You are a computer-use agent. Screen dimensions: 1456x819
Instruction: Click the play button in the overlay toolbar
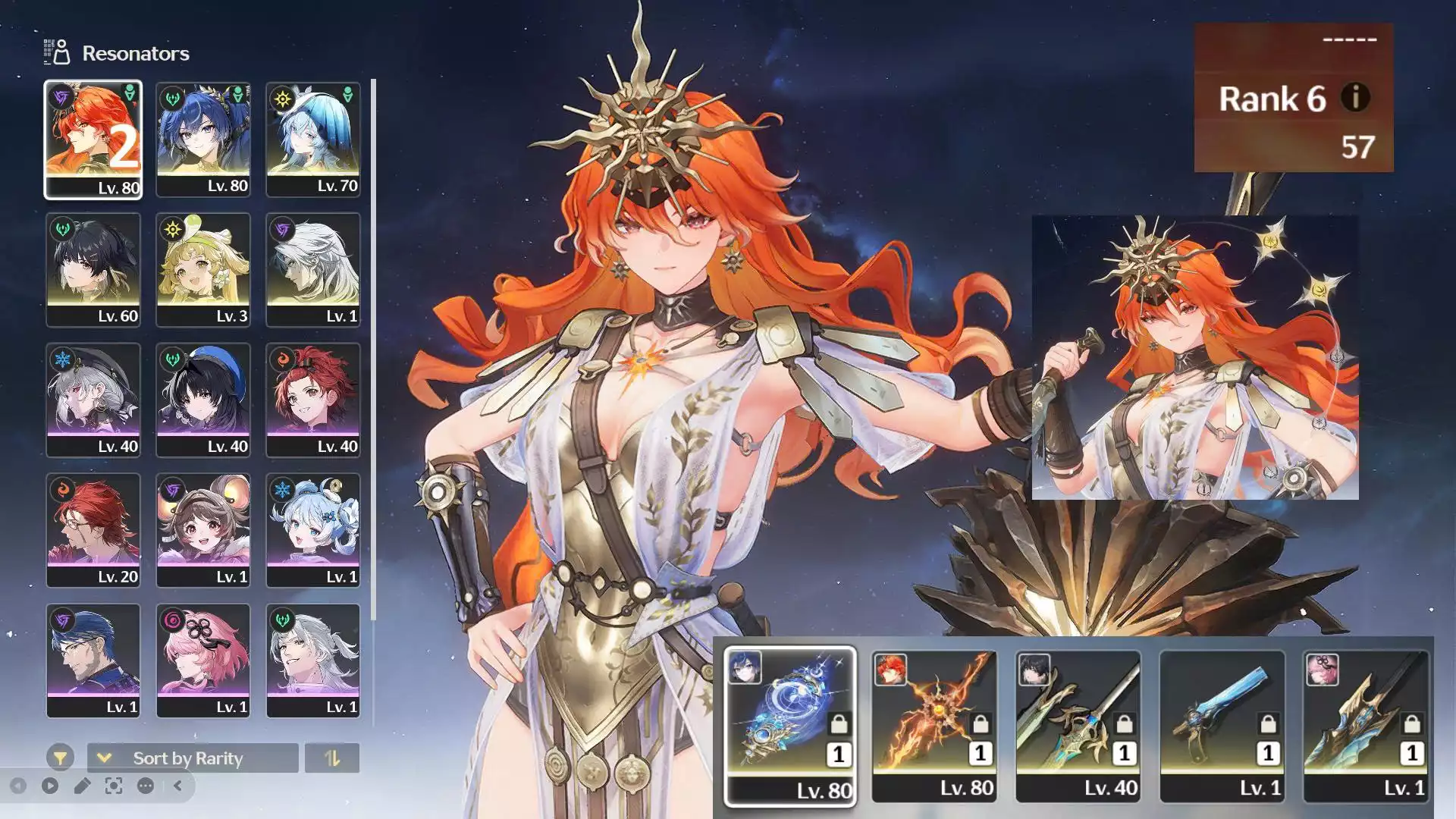(50, 786)
